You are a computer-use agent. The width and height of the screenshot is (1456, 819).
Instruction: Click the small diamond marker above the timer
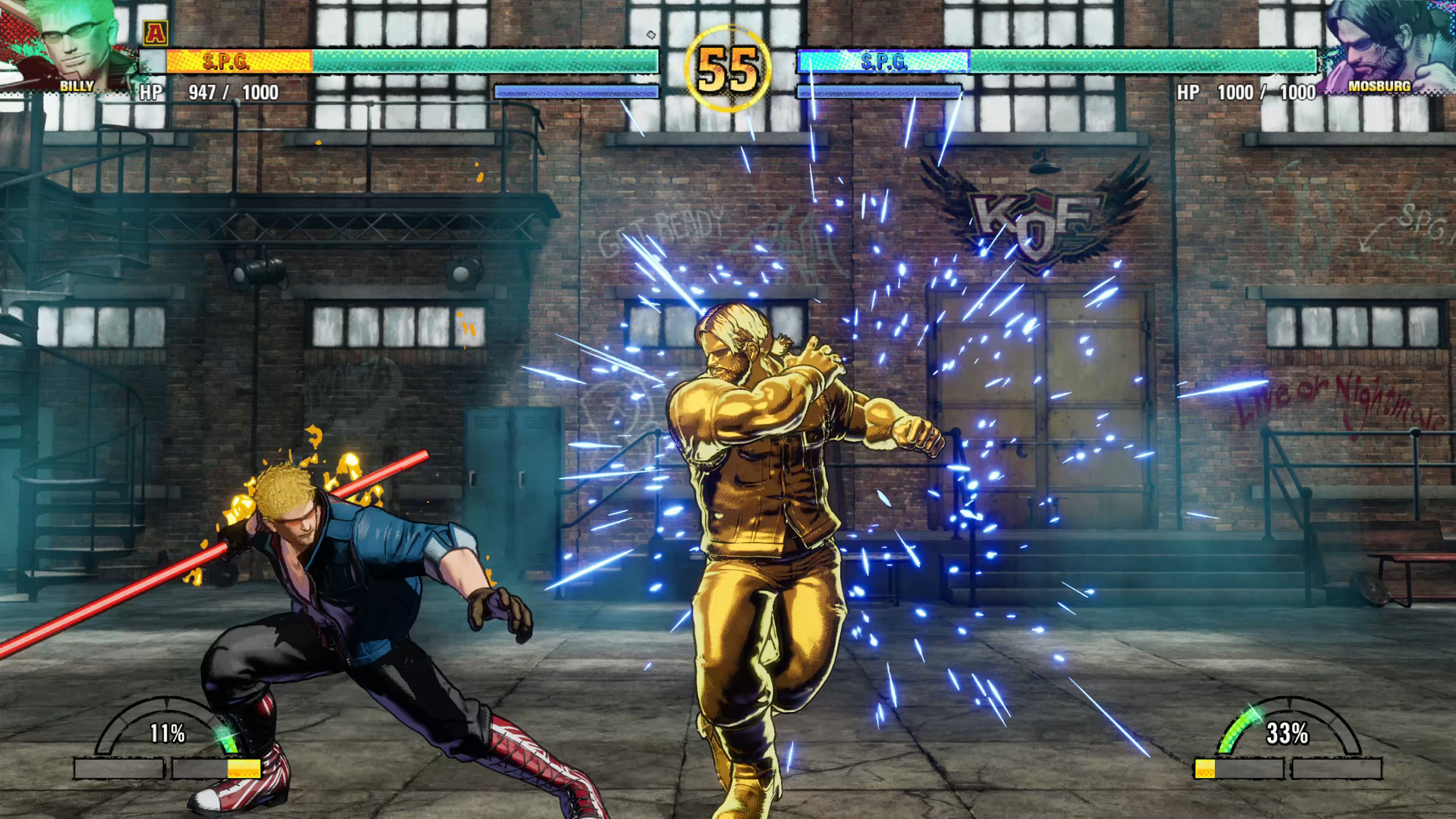pyautogui.click(x=651, y=35)
